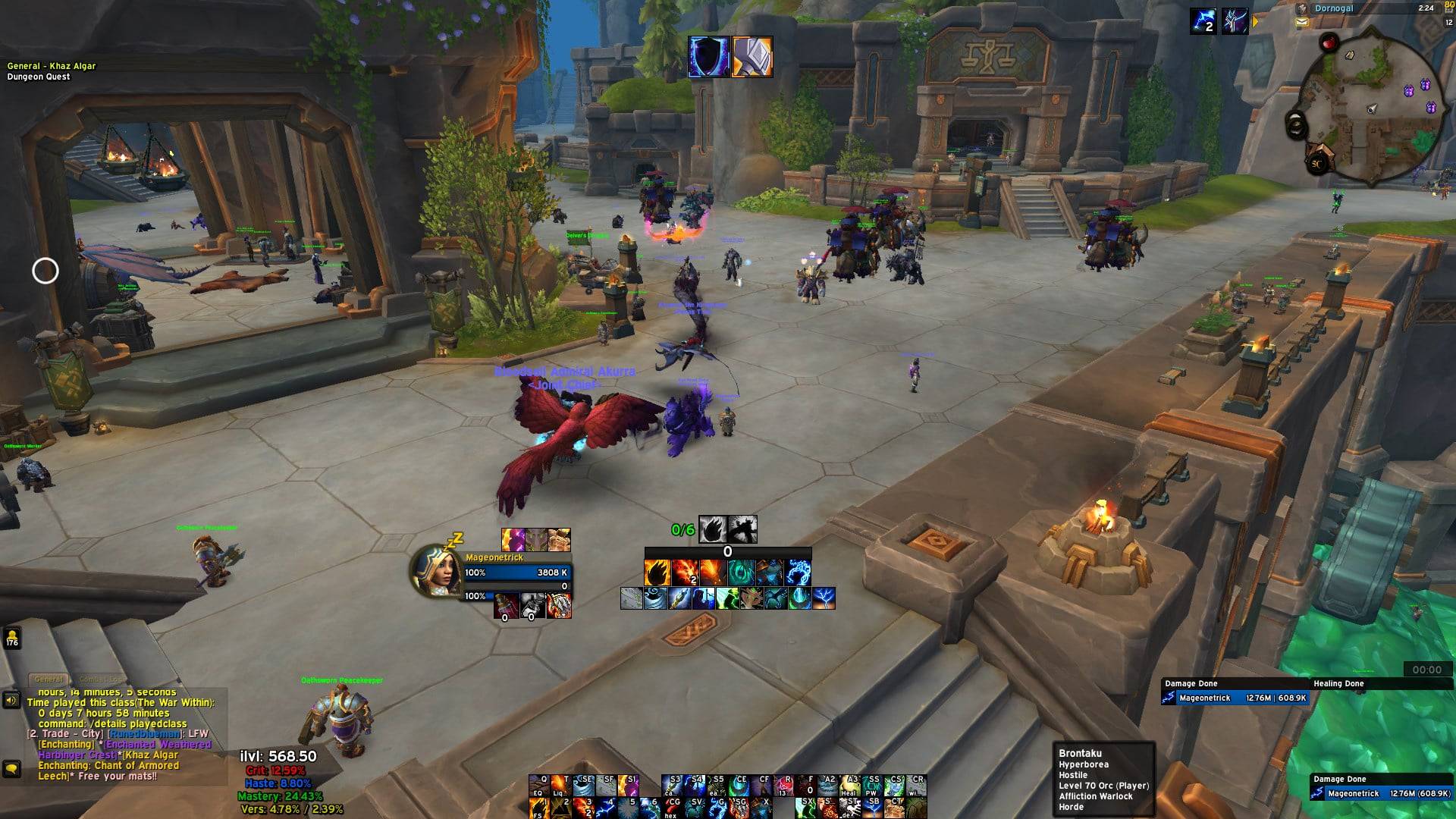Toggle the voice chat speaker button

11,700
